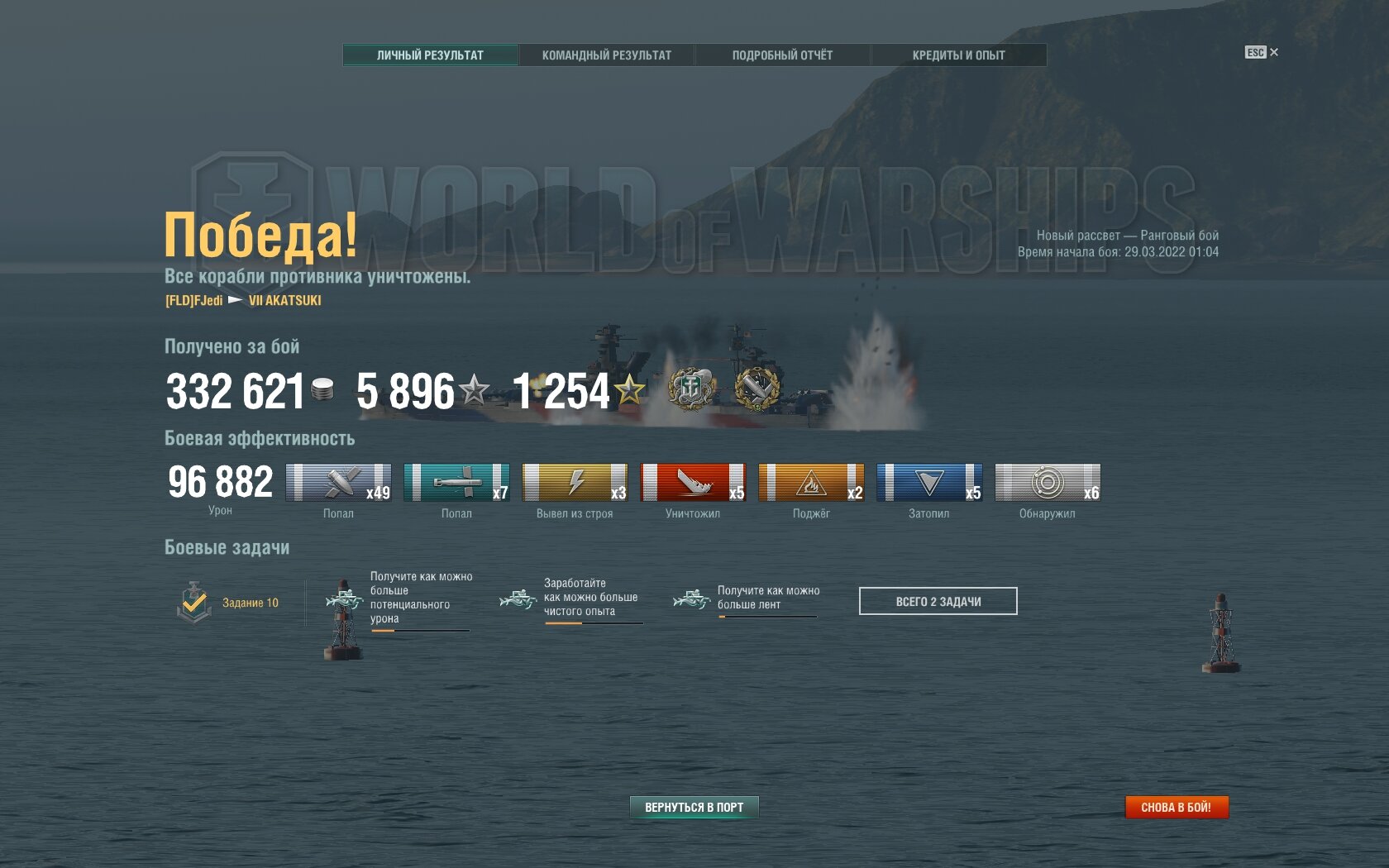Screen dimensions: 1389x868
Task: Show the Подробный отчёт tab
Action: tap(782, 55)
